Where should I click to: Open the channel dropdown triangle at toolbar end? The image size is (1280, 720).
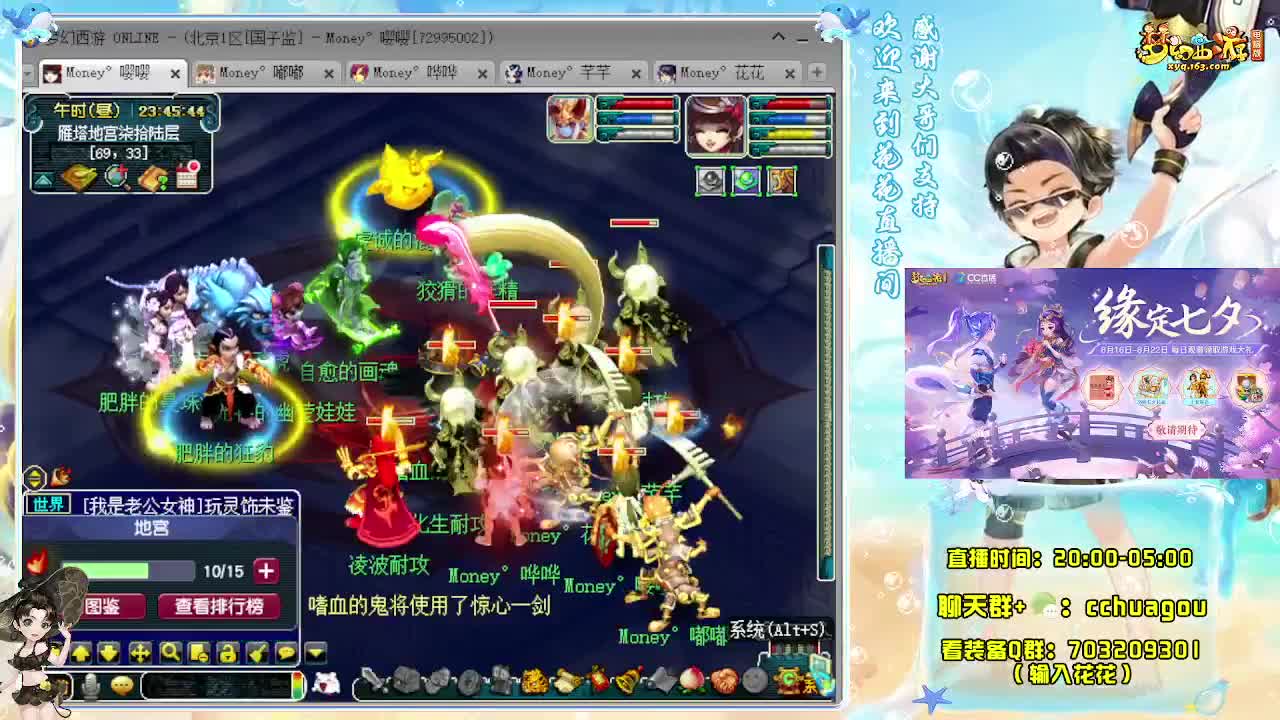(314, 651)
